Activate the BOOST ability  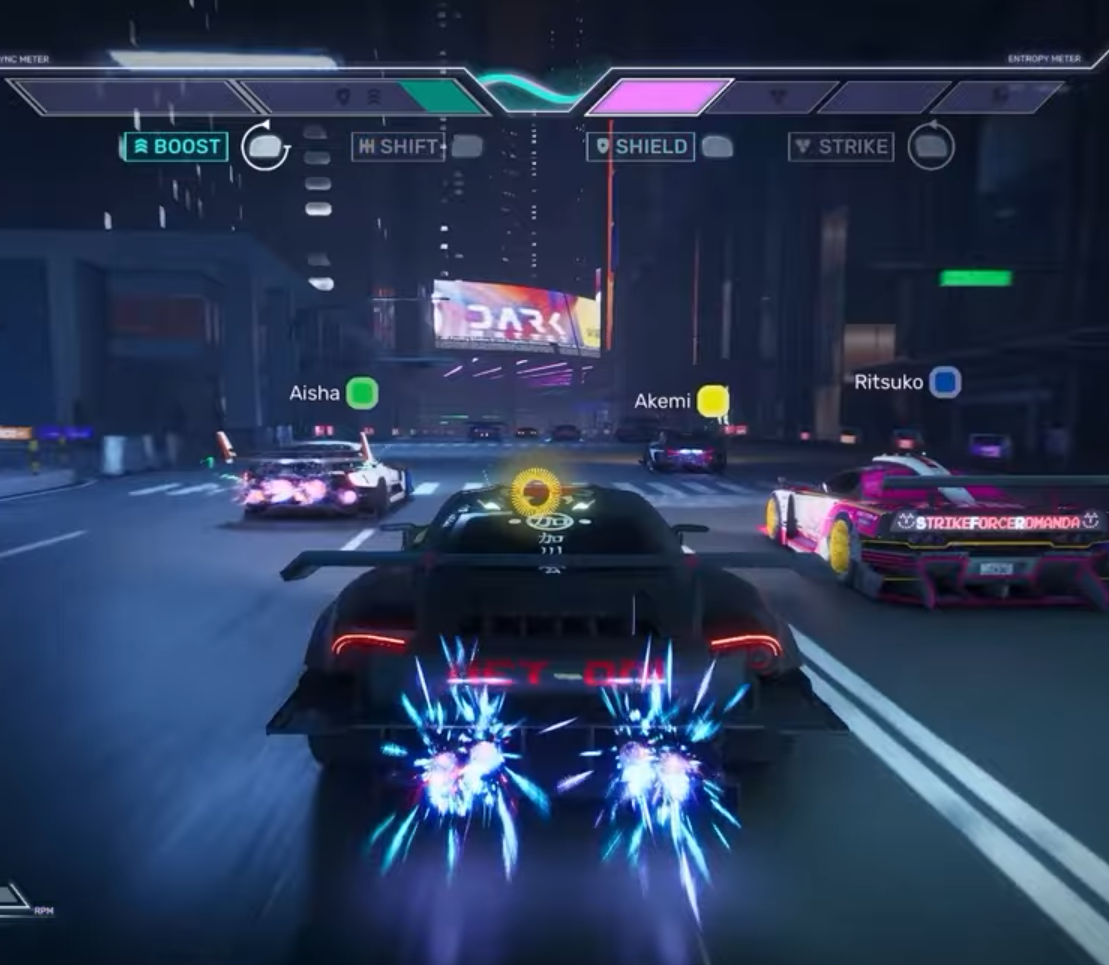(176, 147)
